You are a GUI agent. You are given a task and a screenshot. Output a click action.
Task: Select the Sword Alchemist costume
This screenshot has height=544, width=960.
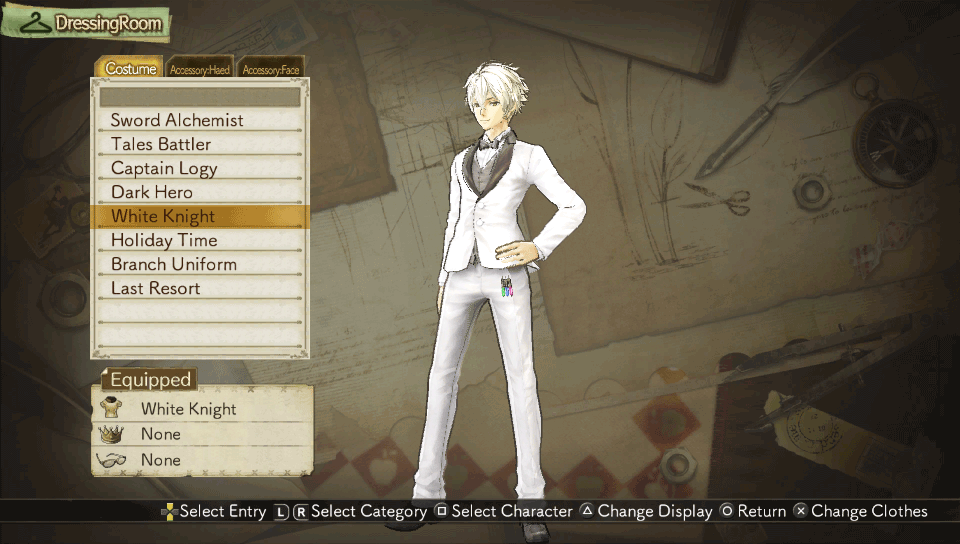click(x=200, y=120)
